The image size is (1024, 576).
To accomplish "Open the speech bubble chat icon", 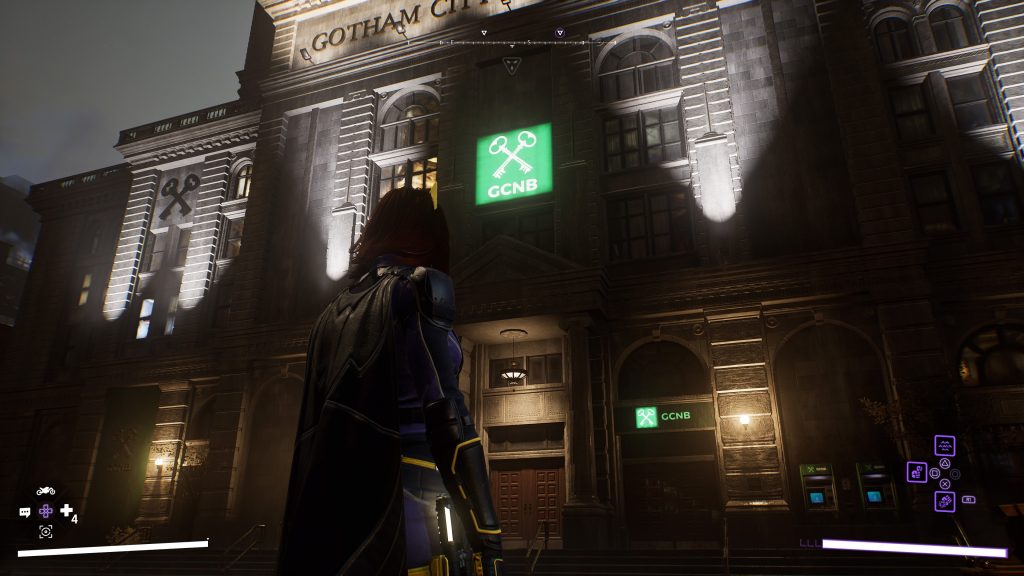I will pos(25,512).
